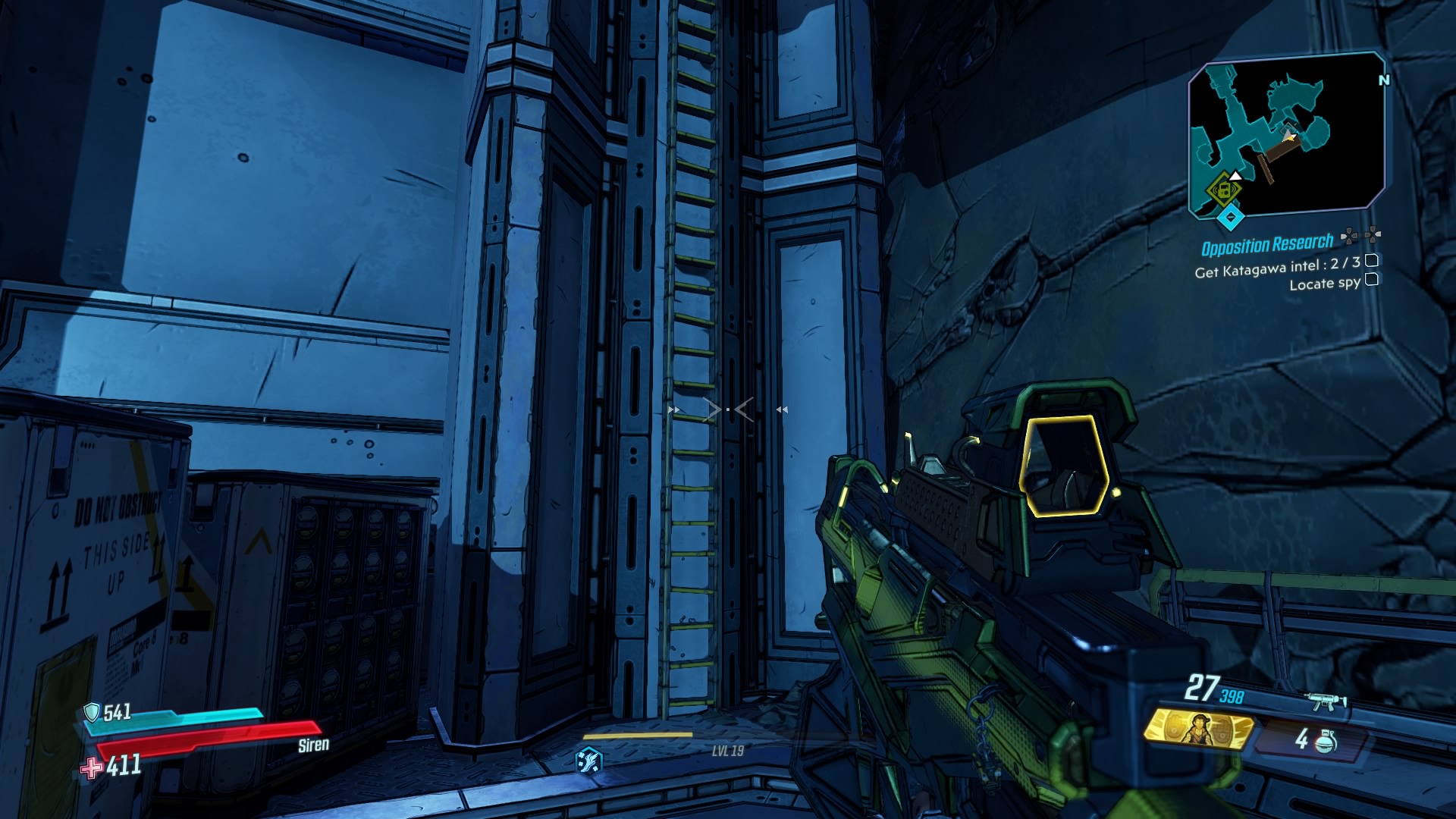
Task: Click the shield icon beside 541
Action: point(94,712)
